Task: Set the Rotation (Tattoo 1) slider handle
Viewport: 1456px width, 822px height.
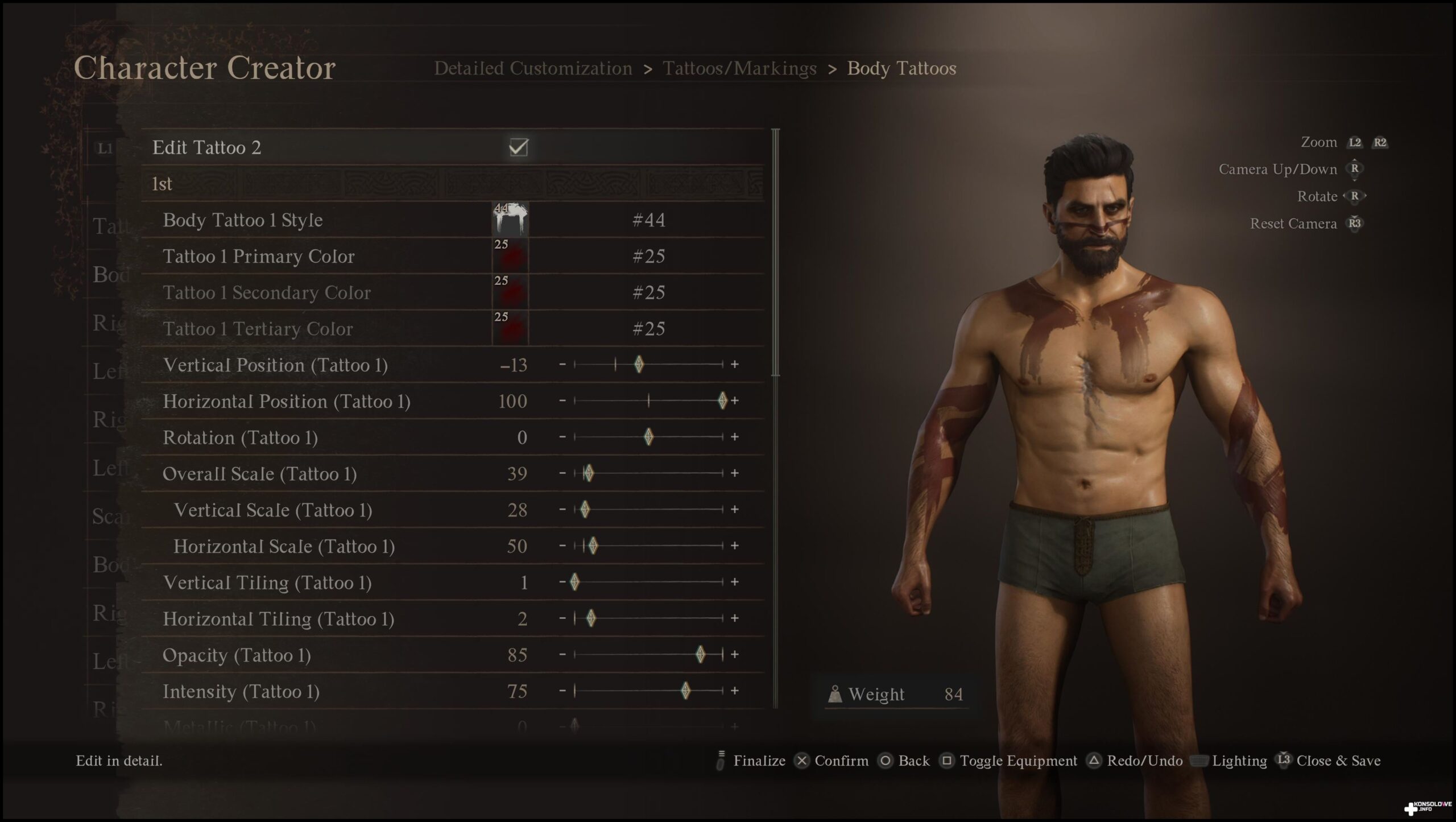Action: pos(648,437)
